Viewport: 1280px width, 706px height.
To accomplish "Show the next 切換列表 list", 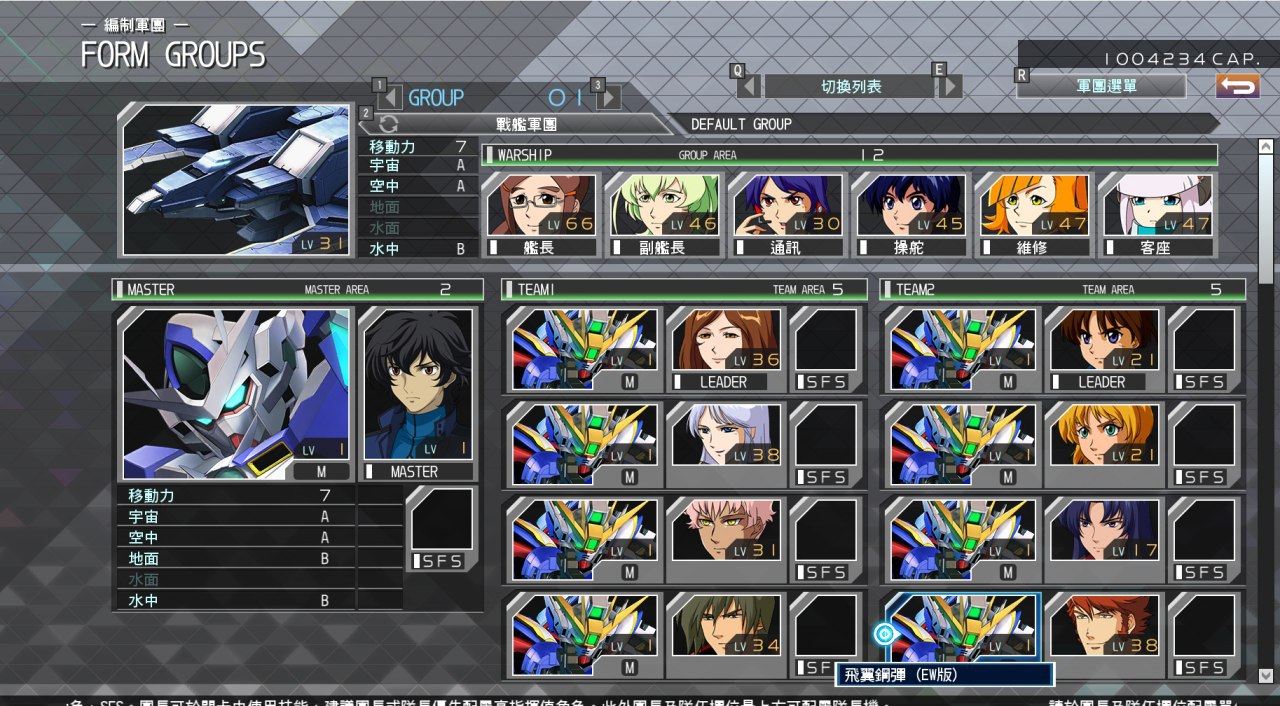I will (949, 86).
